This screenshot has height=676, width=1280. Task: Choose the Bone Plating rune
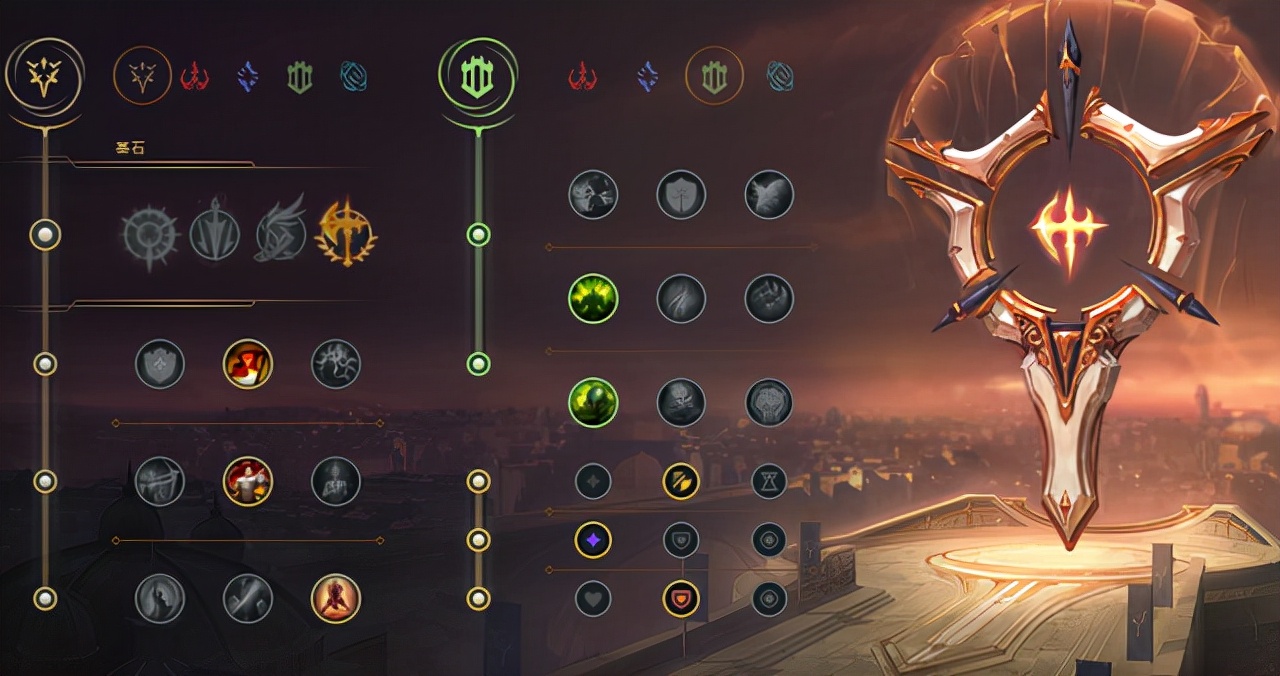769,298
